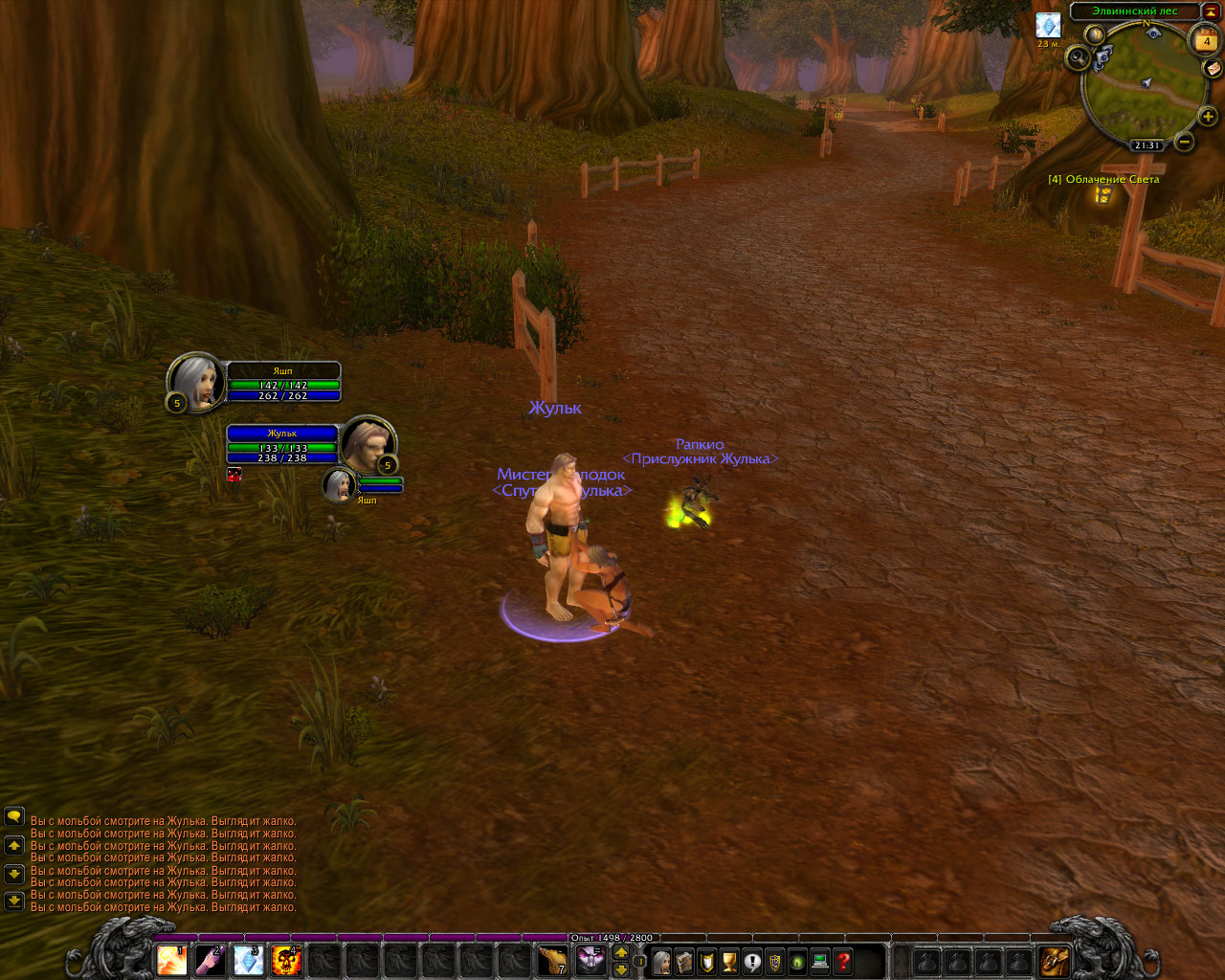Viewport: 1225px width, 980px height.
Task: Cast the spell in action slot 2
Action: (211, 959)
